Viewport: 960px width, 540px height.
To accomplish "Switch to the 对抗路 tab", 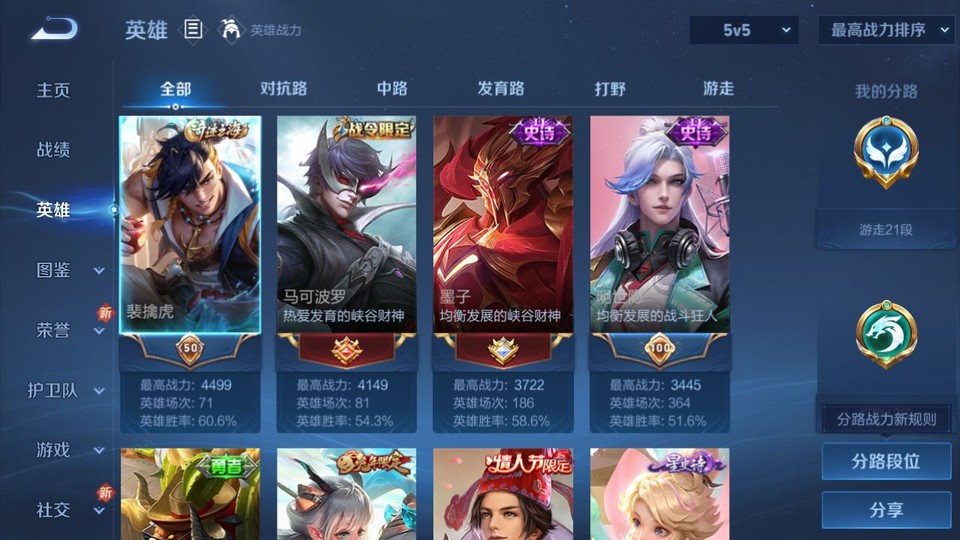I will coord(283,89).
